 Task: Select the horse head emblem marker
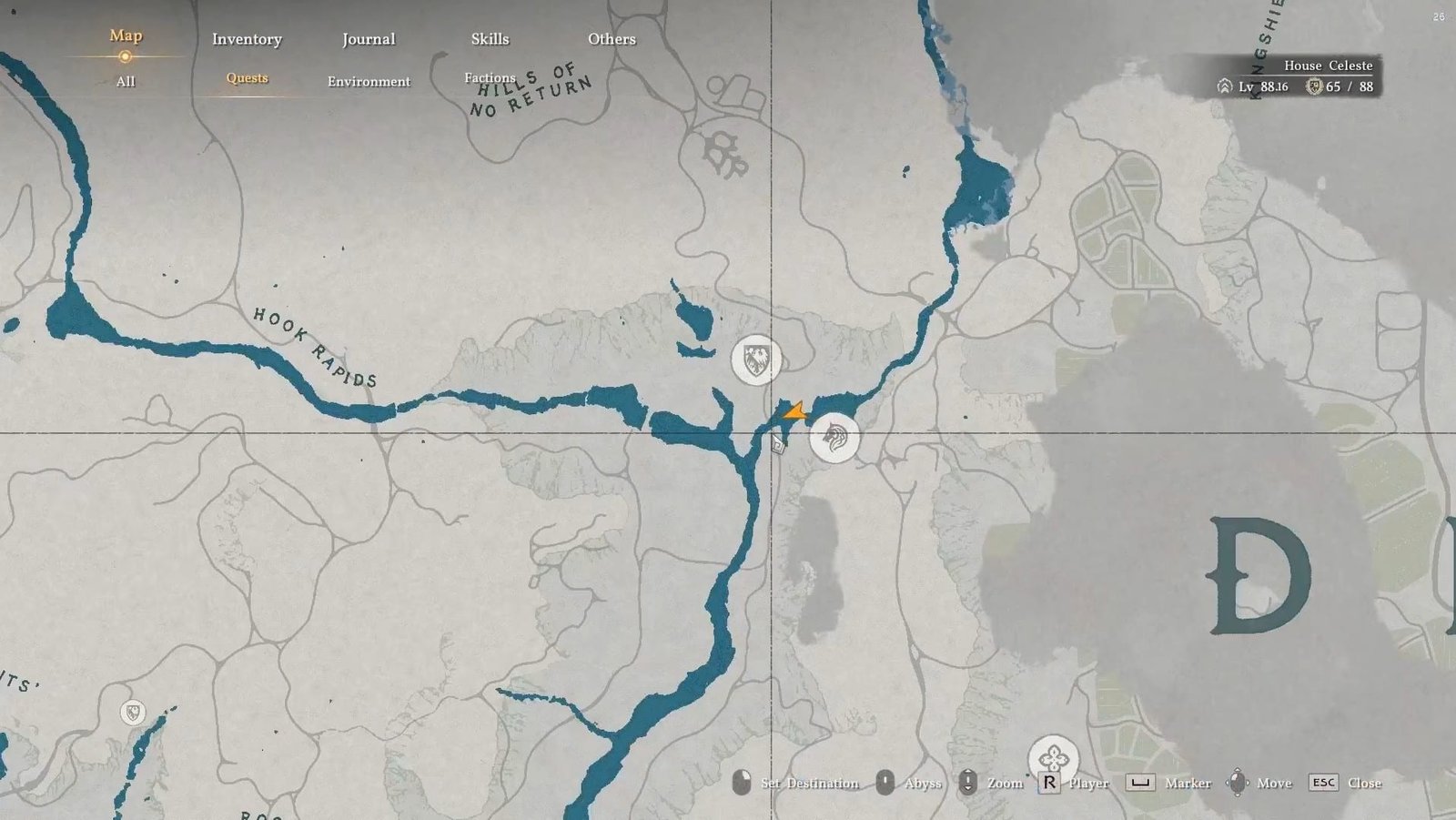tap(834, 438)
